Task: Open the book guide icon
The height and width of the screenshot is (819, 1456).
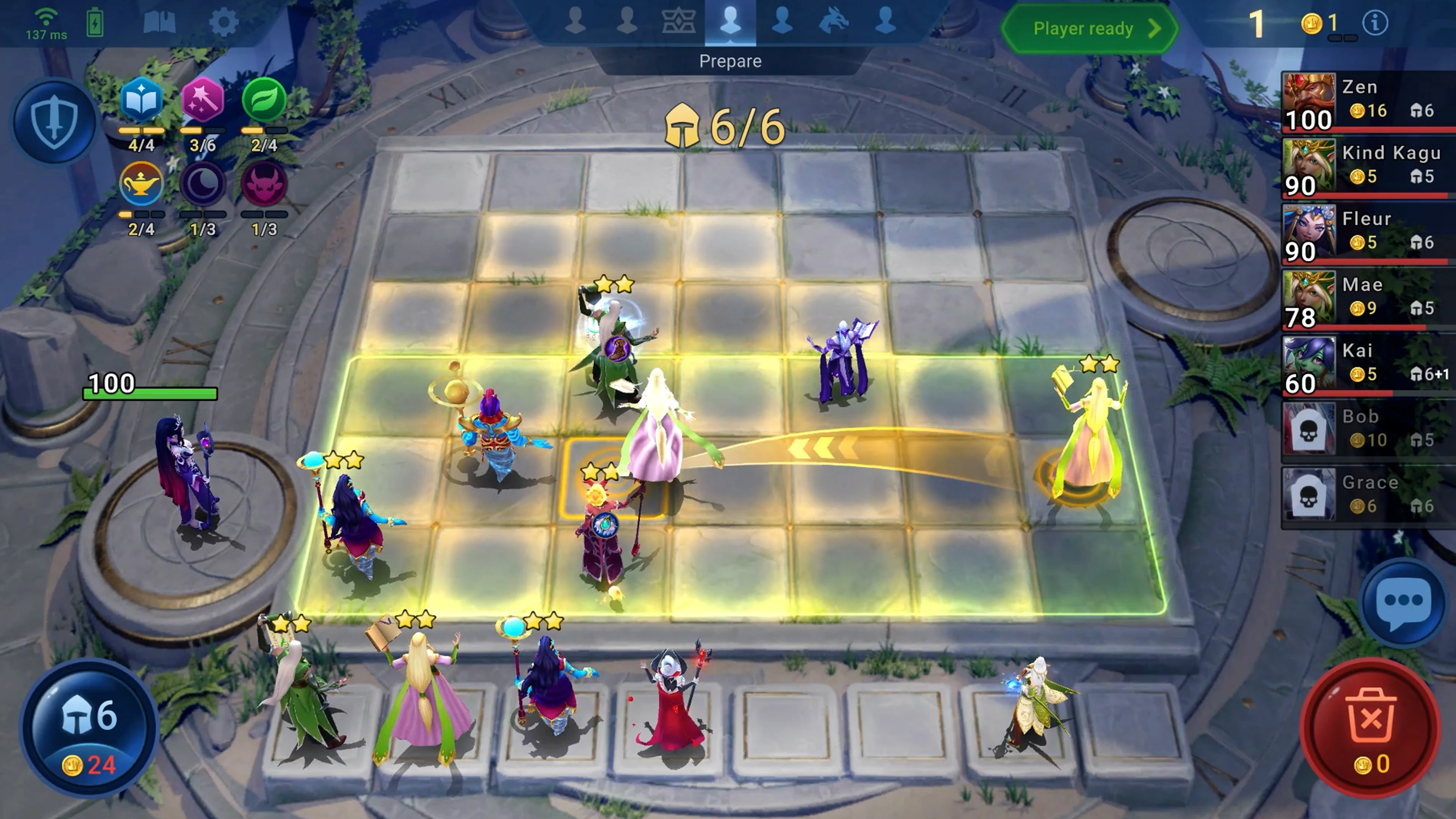Action: [160, 23]
